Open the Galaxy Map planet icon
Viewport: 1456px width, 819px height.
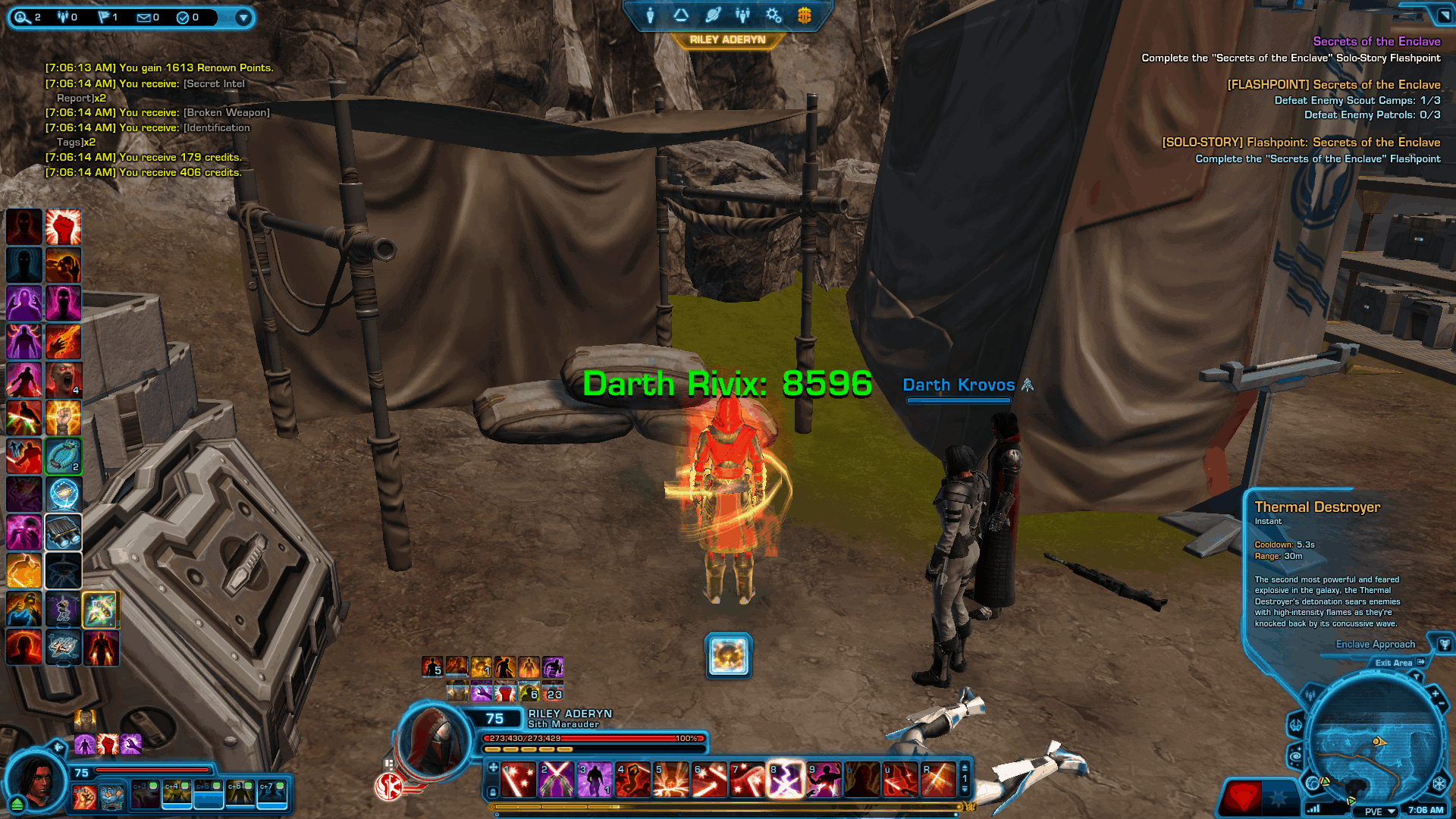point(711,15)
